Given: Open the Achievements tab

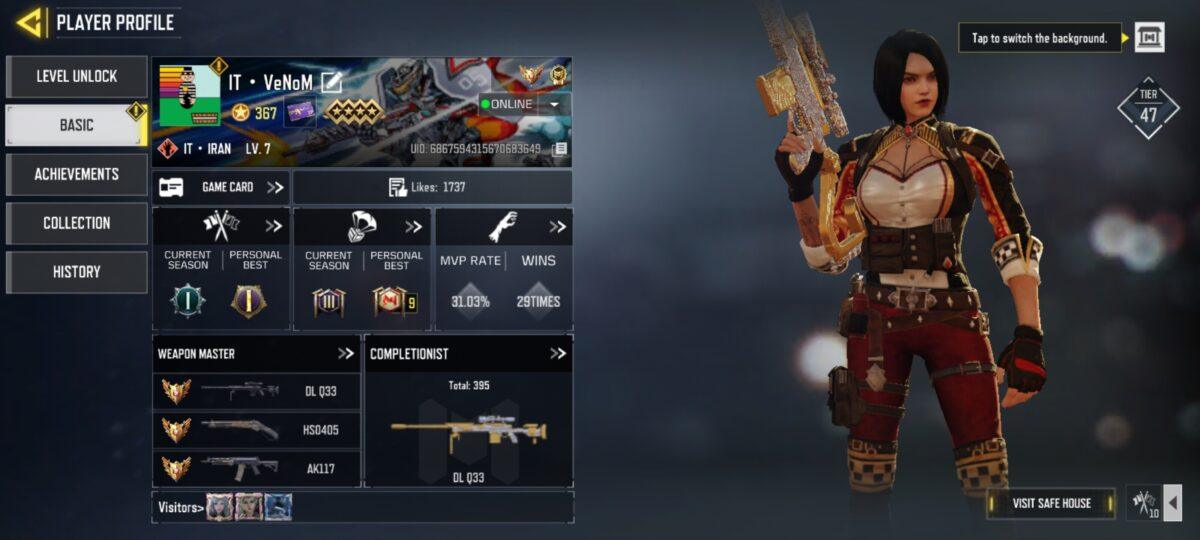Looking at the screenshot, I should 77,174.
